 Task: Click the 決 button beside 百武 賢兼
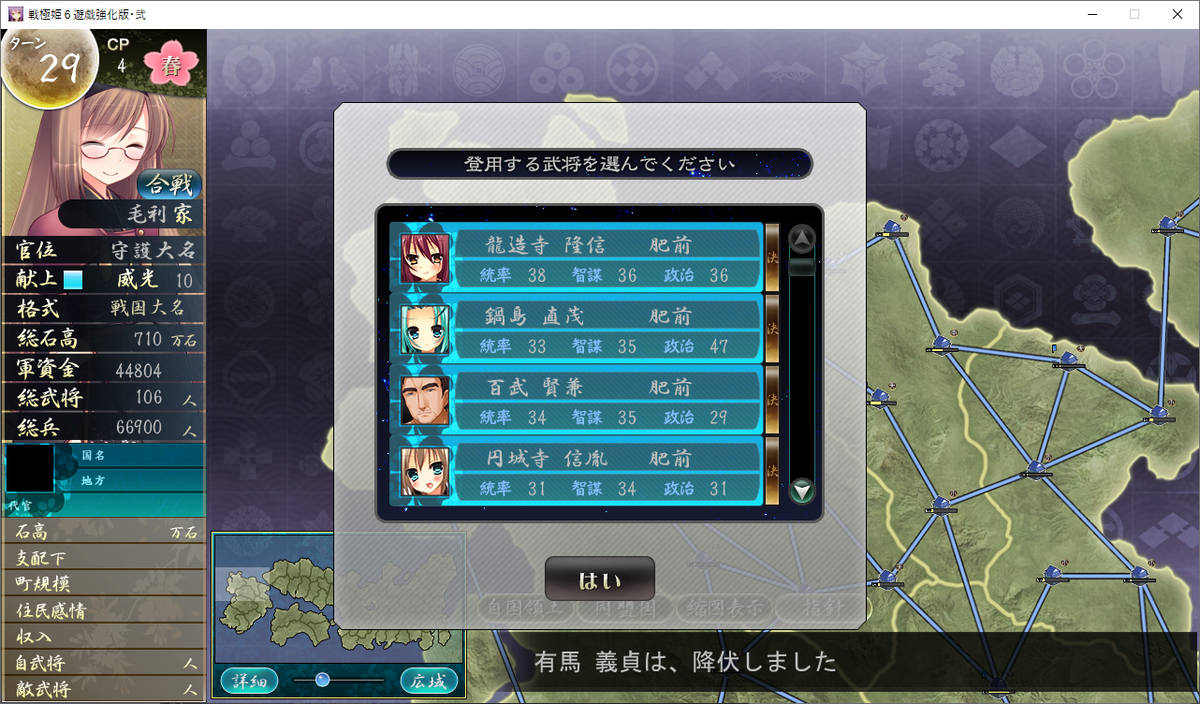772,400
